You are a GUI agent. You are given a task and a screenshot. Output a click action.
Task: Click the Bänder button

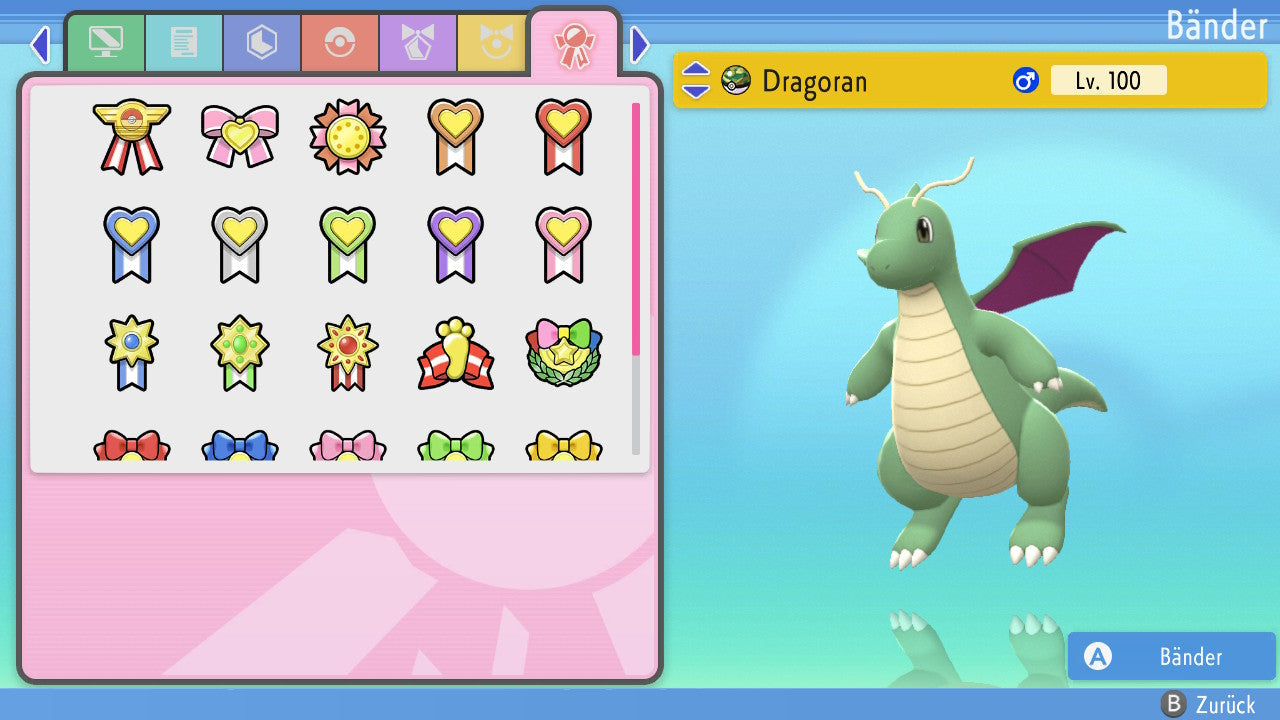[x=1171, y=656]
